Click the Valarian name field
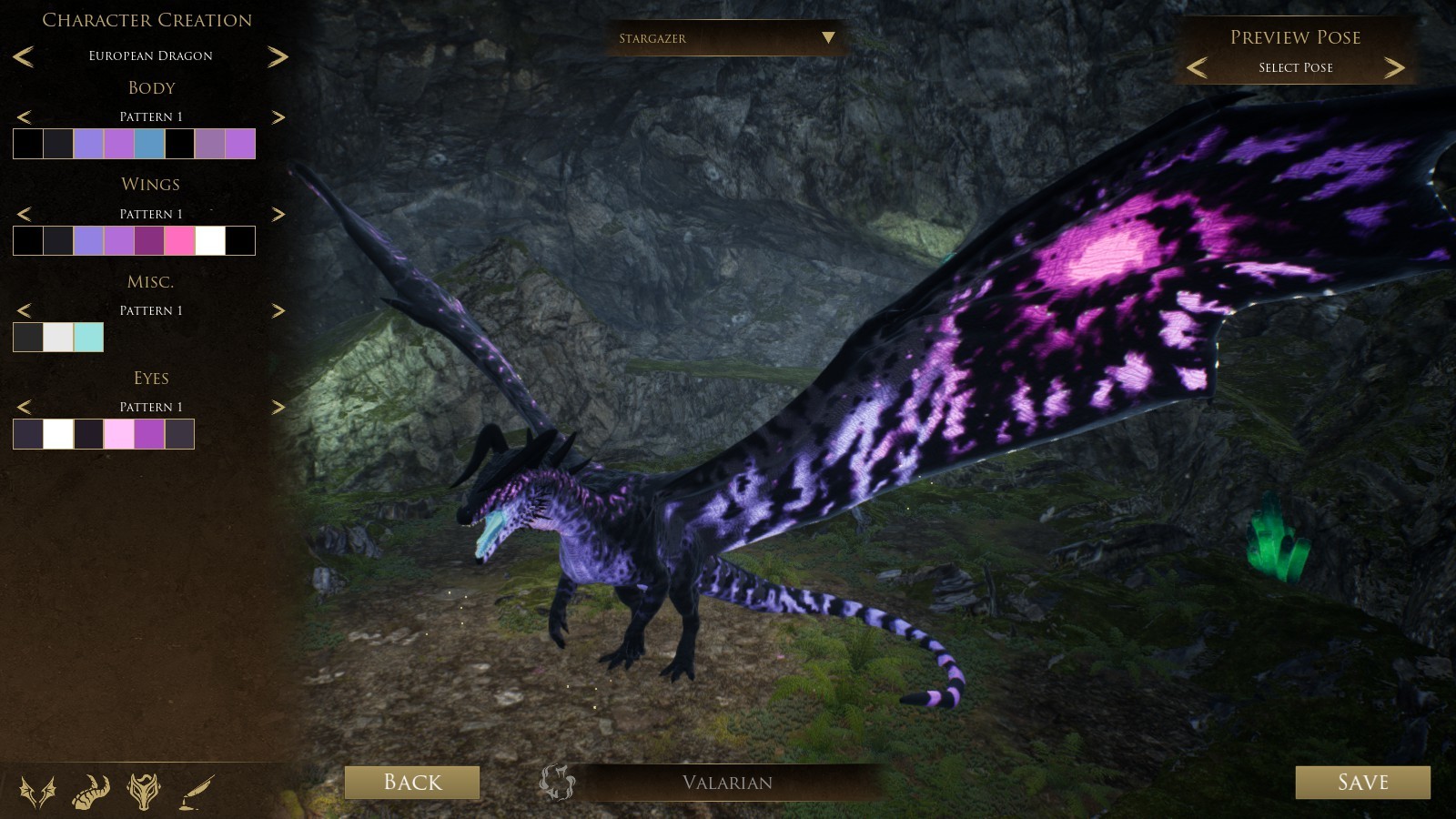 [x=727, y=783]
